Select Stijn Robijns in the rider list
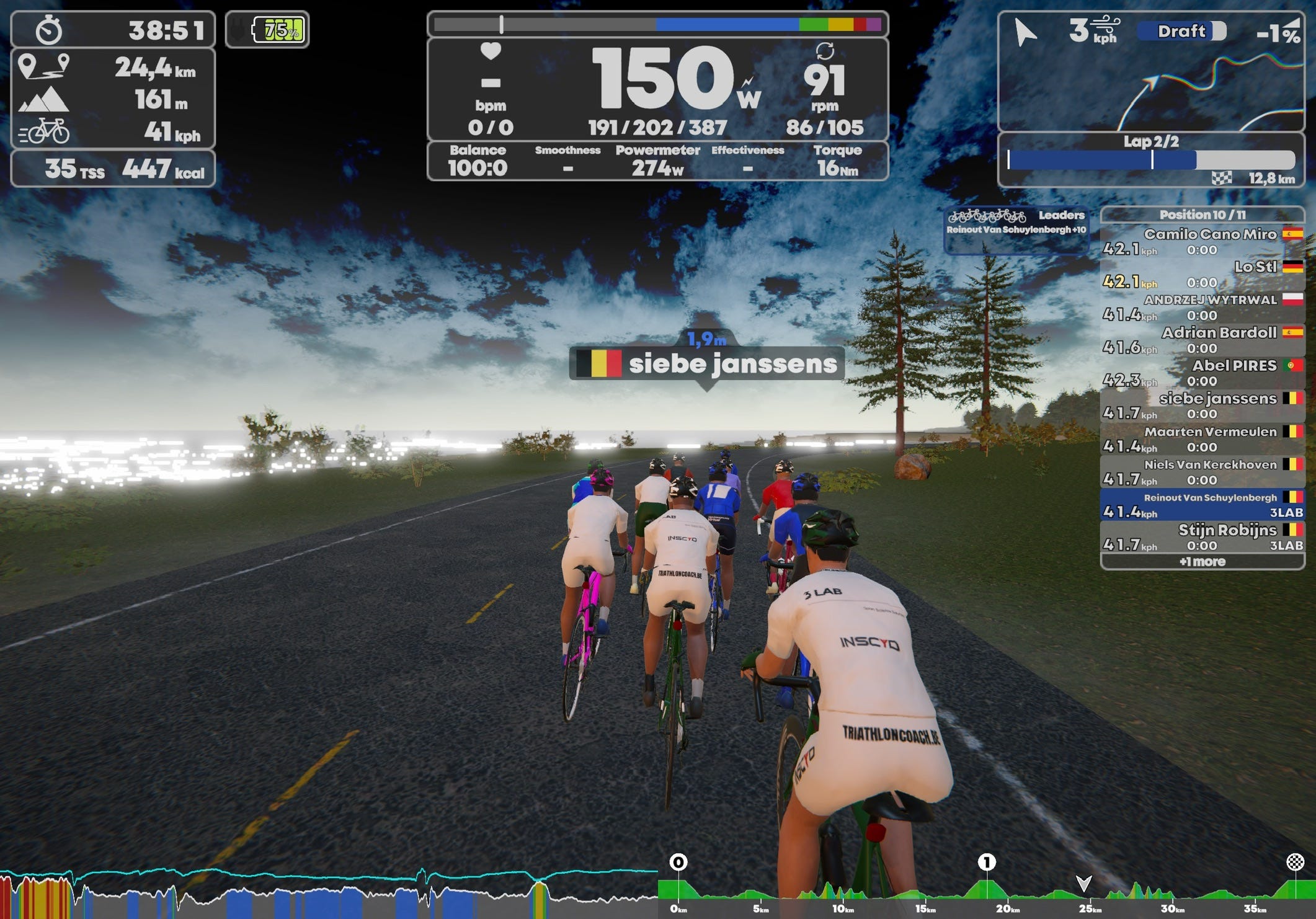Viewport: 1316px width, 919px height. tap(1202, 538)
